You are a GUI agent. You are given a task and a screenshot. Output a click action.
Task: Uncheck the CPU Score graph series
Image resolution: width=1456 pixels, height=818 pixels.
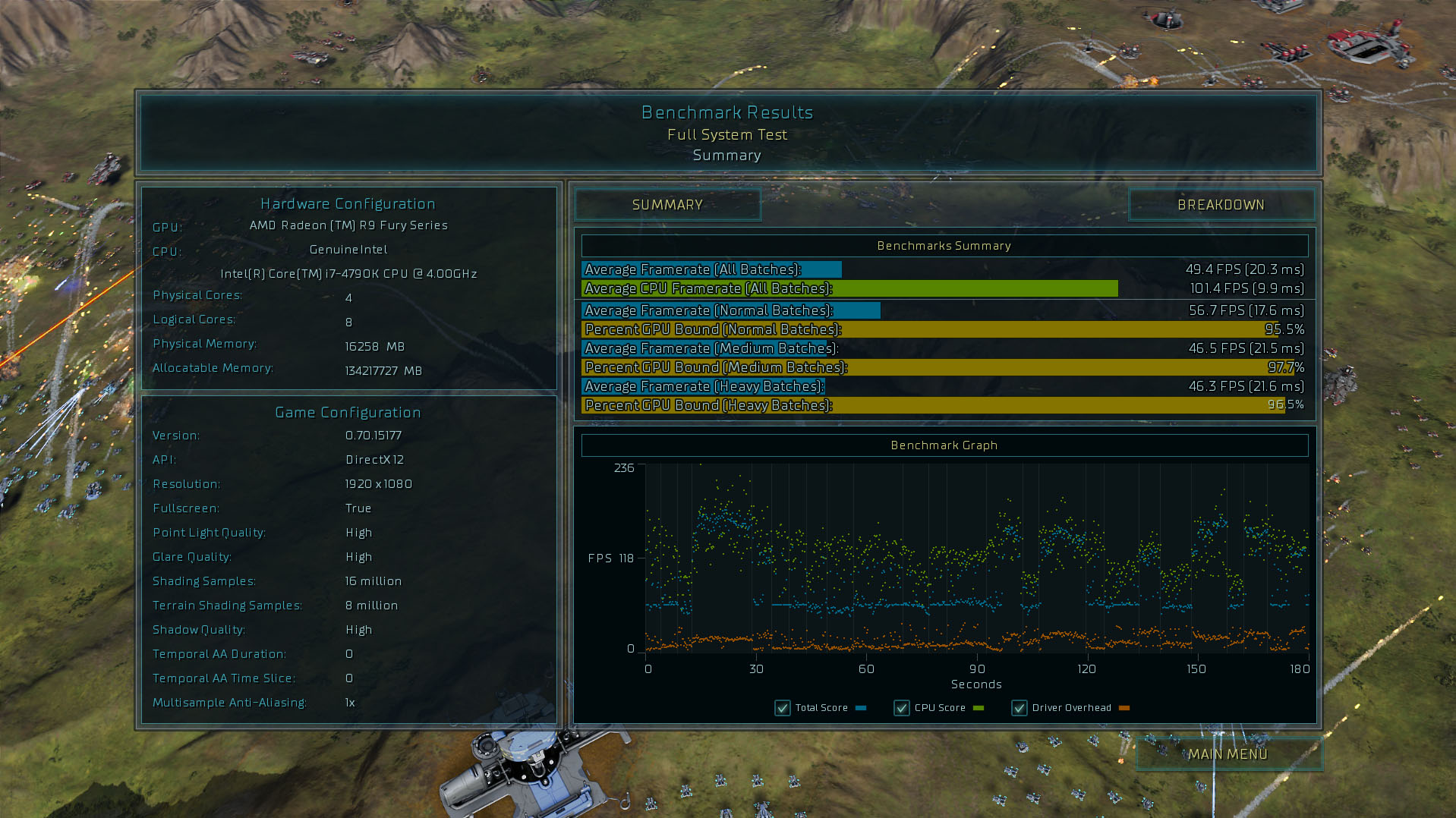coord(902,708)
